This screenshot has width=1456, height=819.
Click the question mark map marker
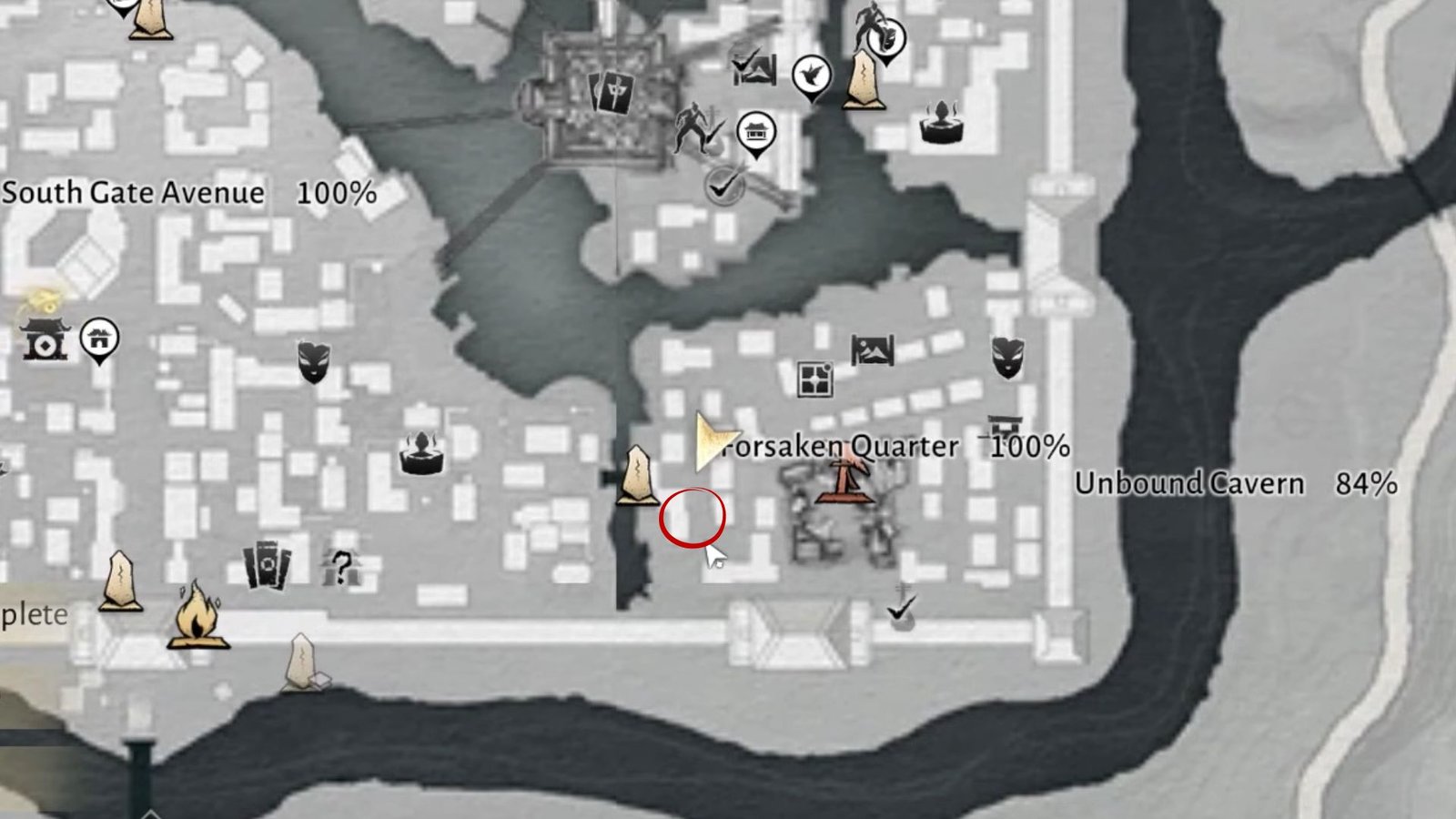pos(340,566)
